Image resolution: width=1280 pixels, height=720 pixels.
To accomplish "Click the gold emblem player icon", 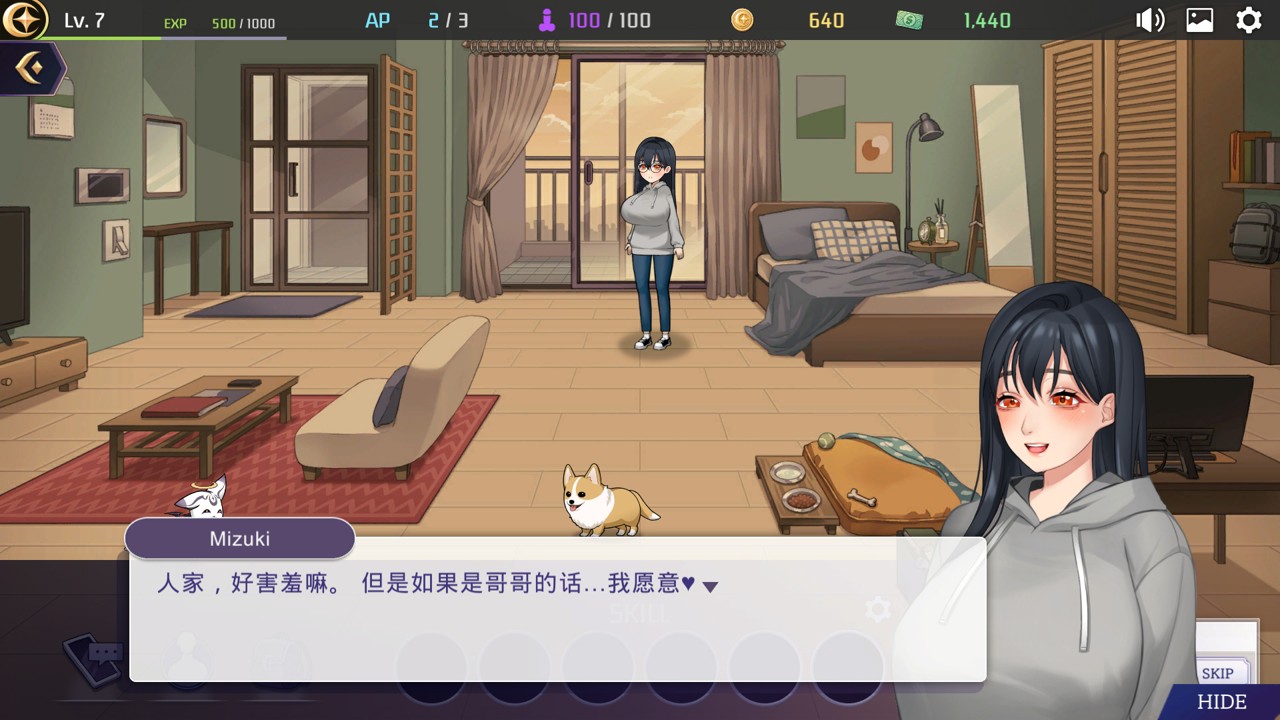I will 25,20.
